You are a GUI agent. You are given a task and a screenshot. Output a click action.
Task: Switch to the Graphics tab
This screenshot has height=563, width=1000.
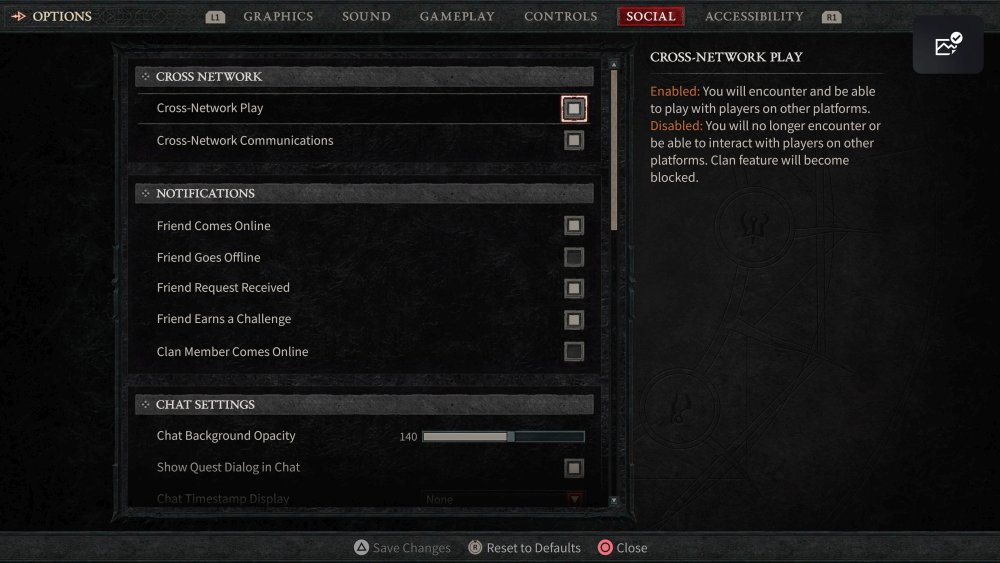click(x=278, y=17)
